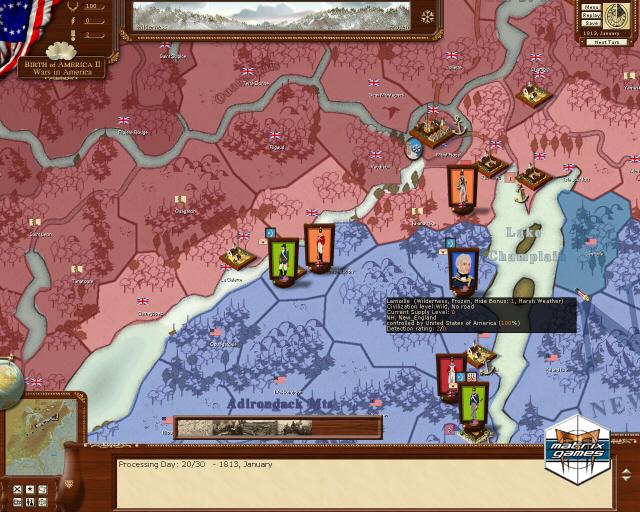Start the turn Replay
Screen dimensions: 640x512
590,15
